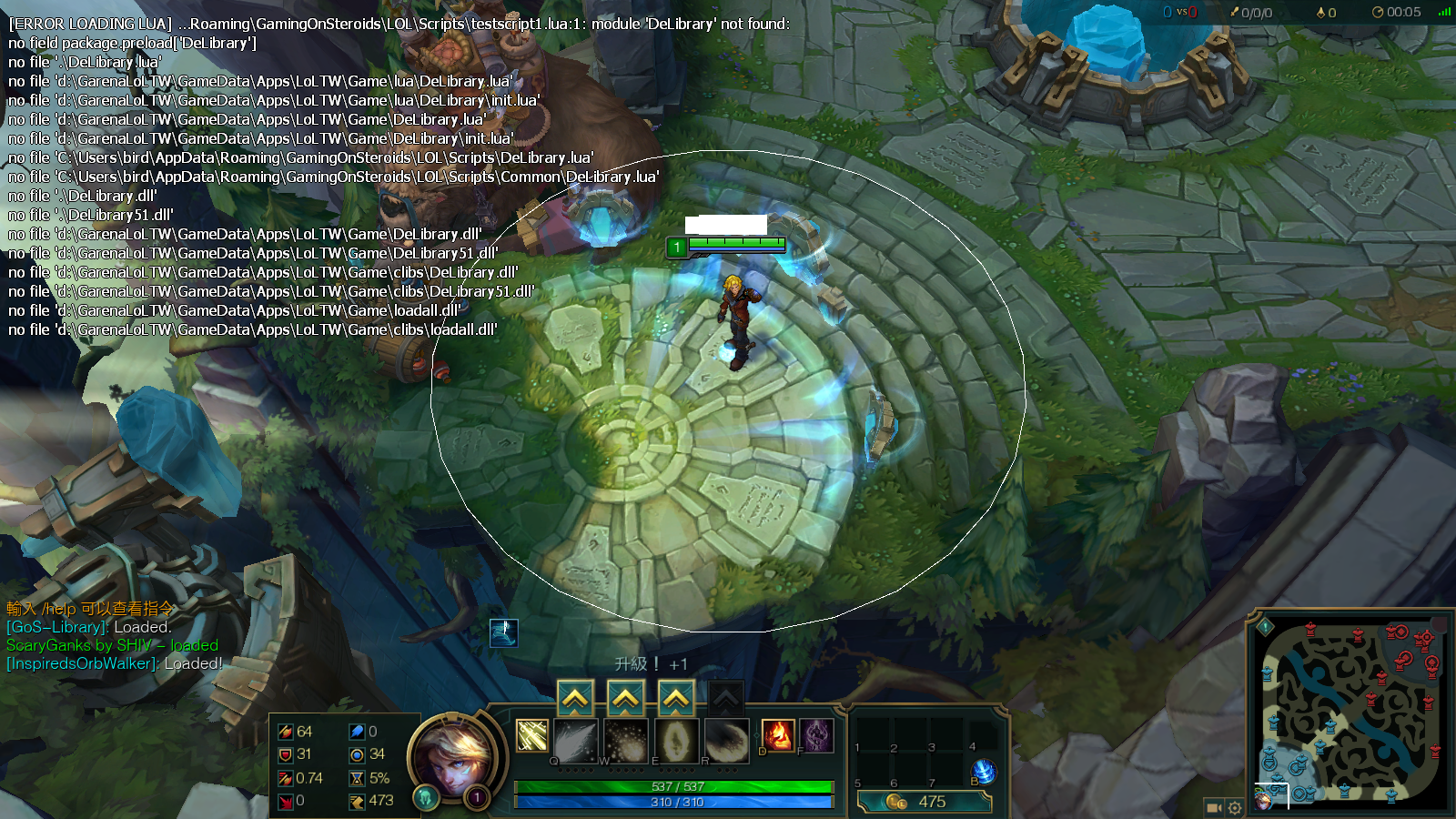Level up the E ability
This screenshot has width=1456, height=819.
(x=675, y=699)
